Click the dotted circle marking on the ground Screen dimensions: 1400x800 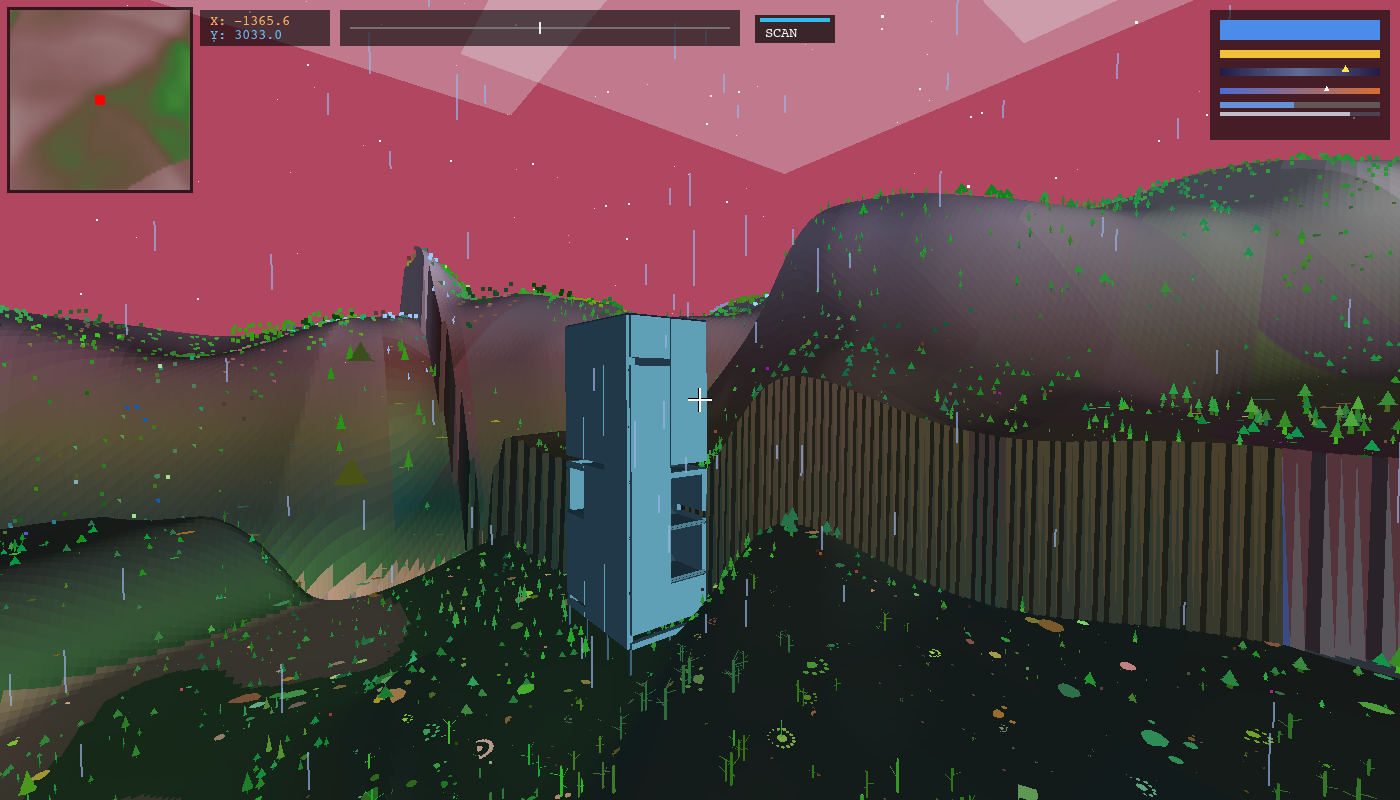point(782,739)
